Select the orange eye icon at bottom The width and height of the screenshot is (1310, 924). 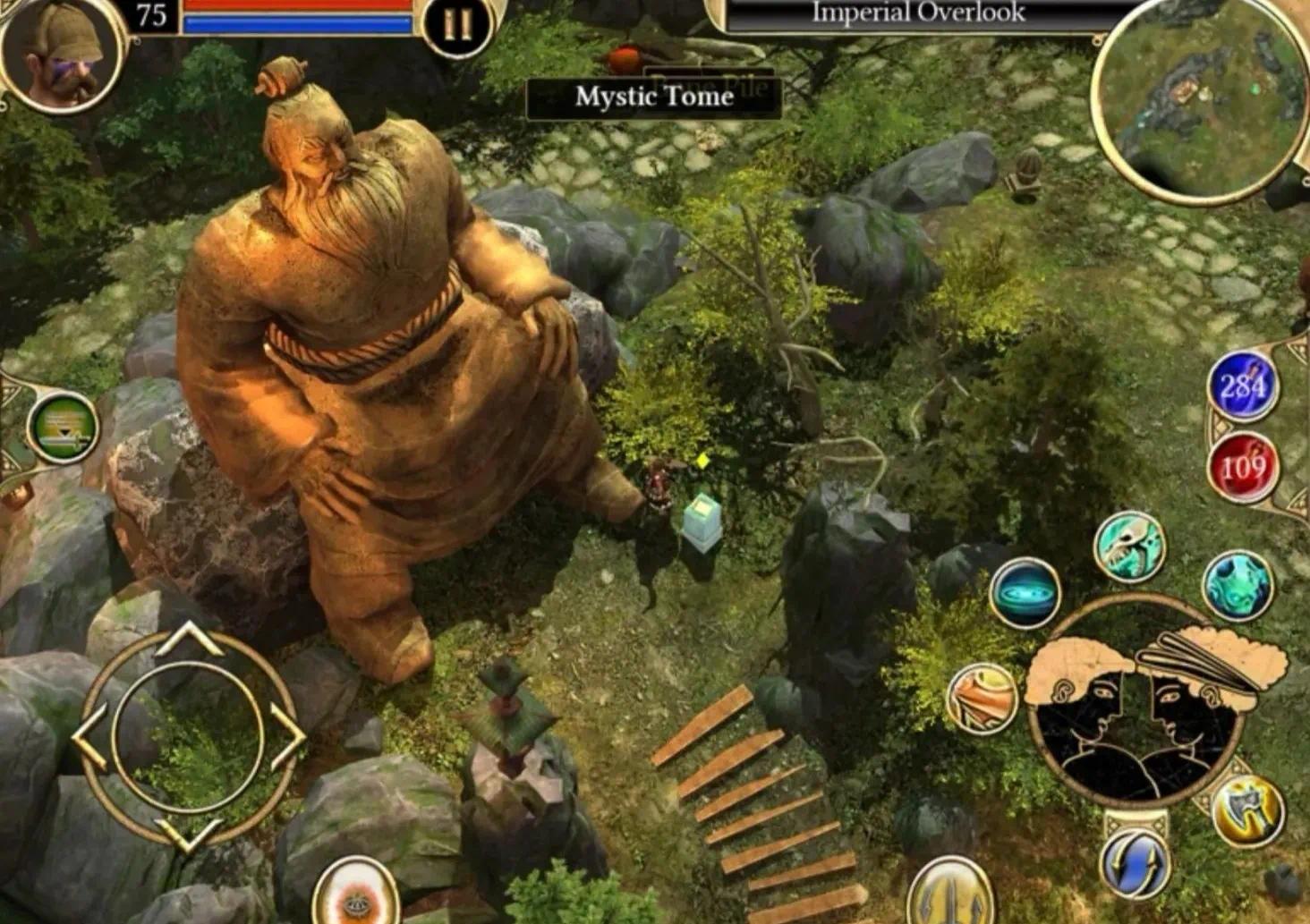(356, 894)
